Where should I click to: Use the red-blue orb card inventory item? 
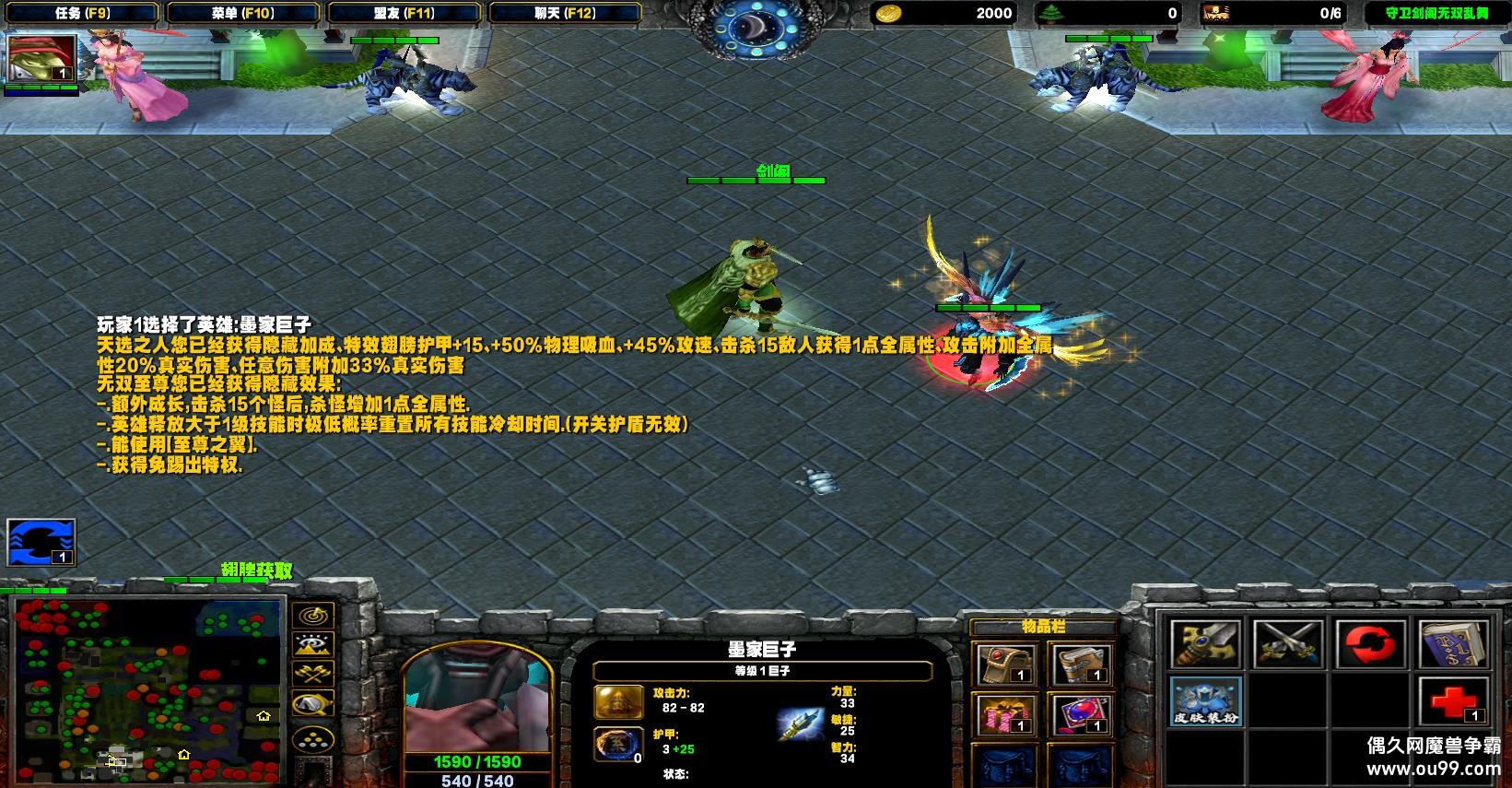1079,715
